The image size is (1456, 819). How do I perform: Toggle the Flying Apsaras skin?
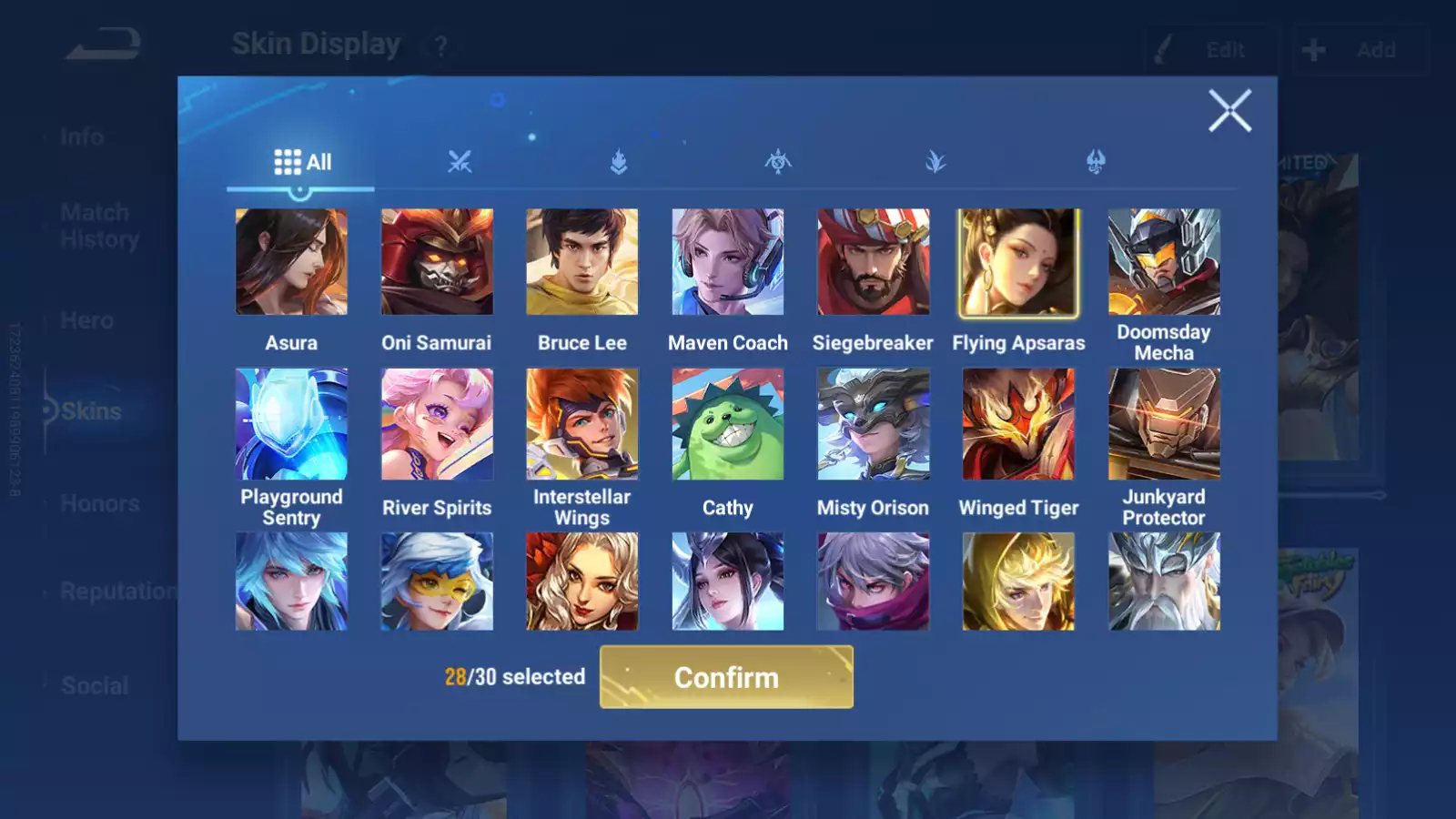tap(1018, 262)
